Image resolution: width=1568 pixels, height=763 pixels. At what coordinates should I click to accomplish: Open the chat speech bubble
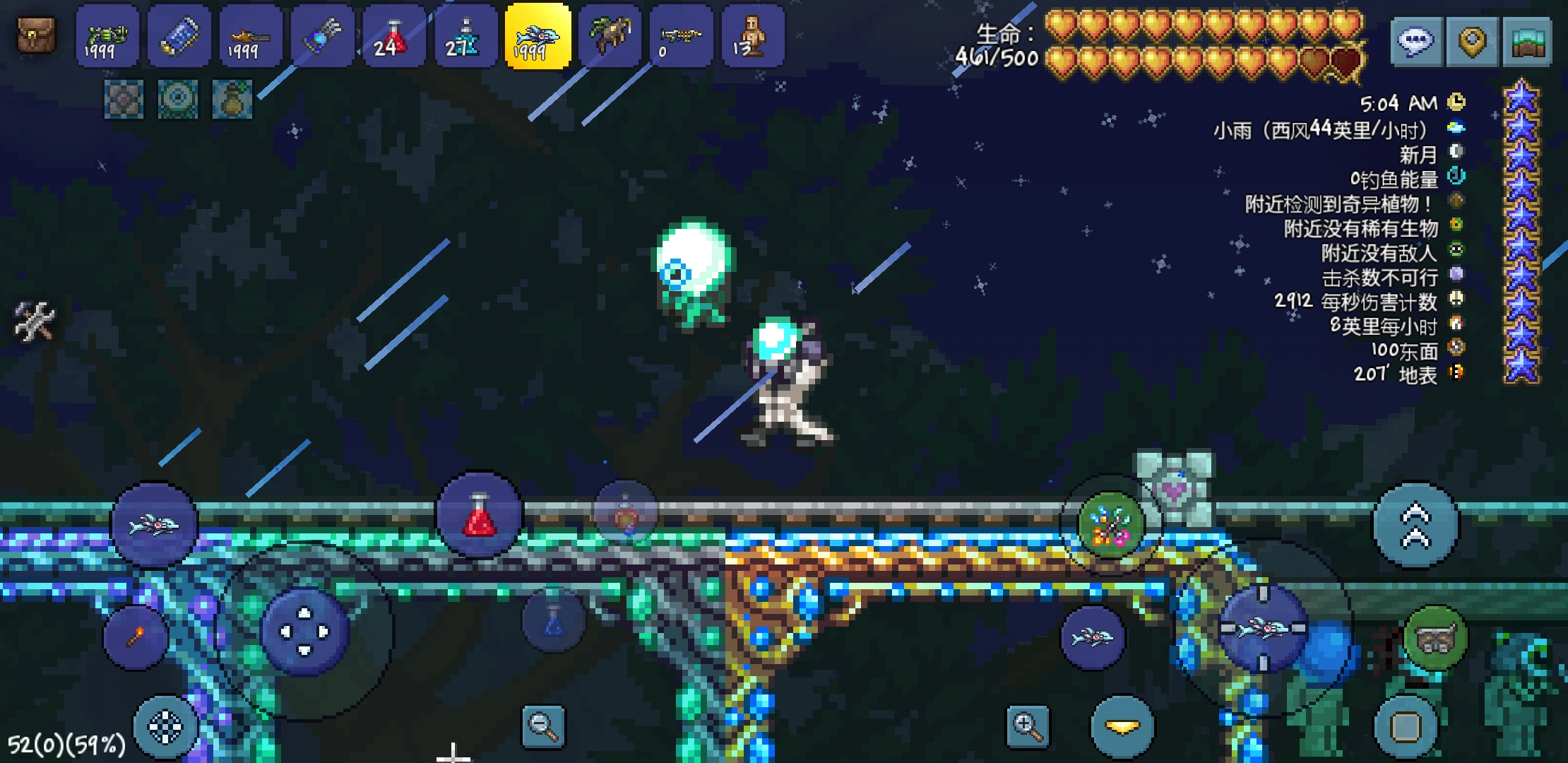(1415, 42)
